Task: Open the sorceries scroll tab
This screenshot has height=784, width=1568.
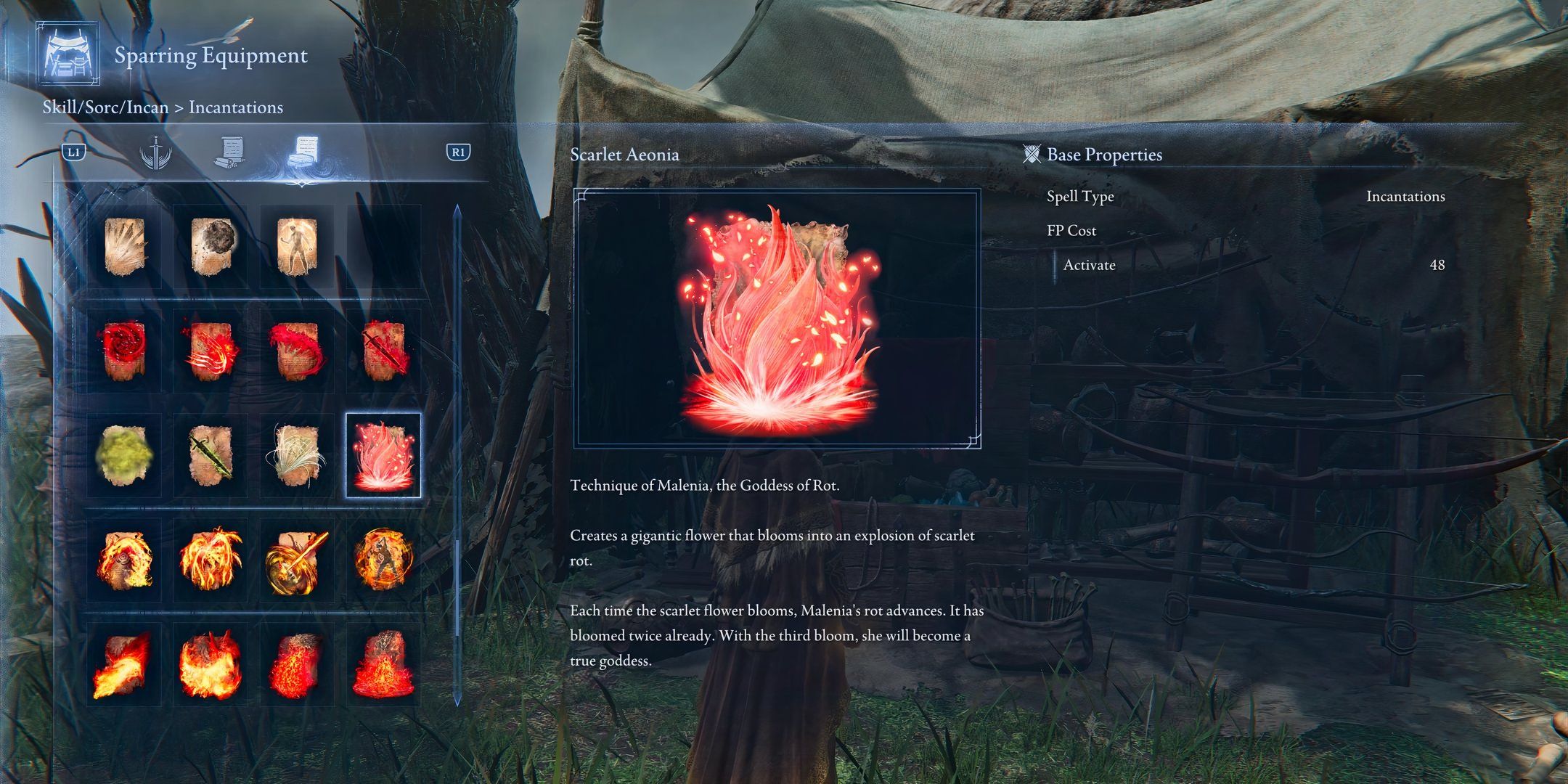Action: coord(229,152)
